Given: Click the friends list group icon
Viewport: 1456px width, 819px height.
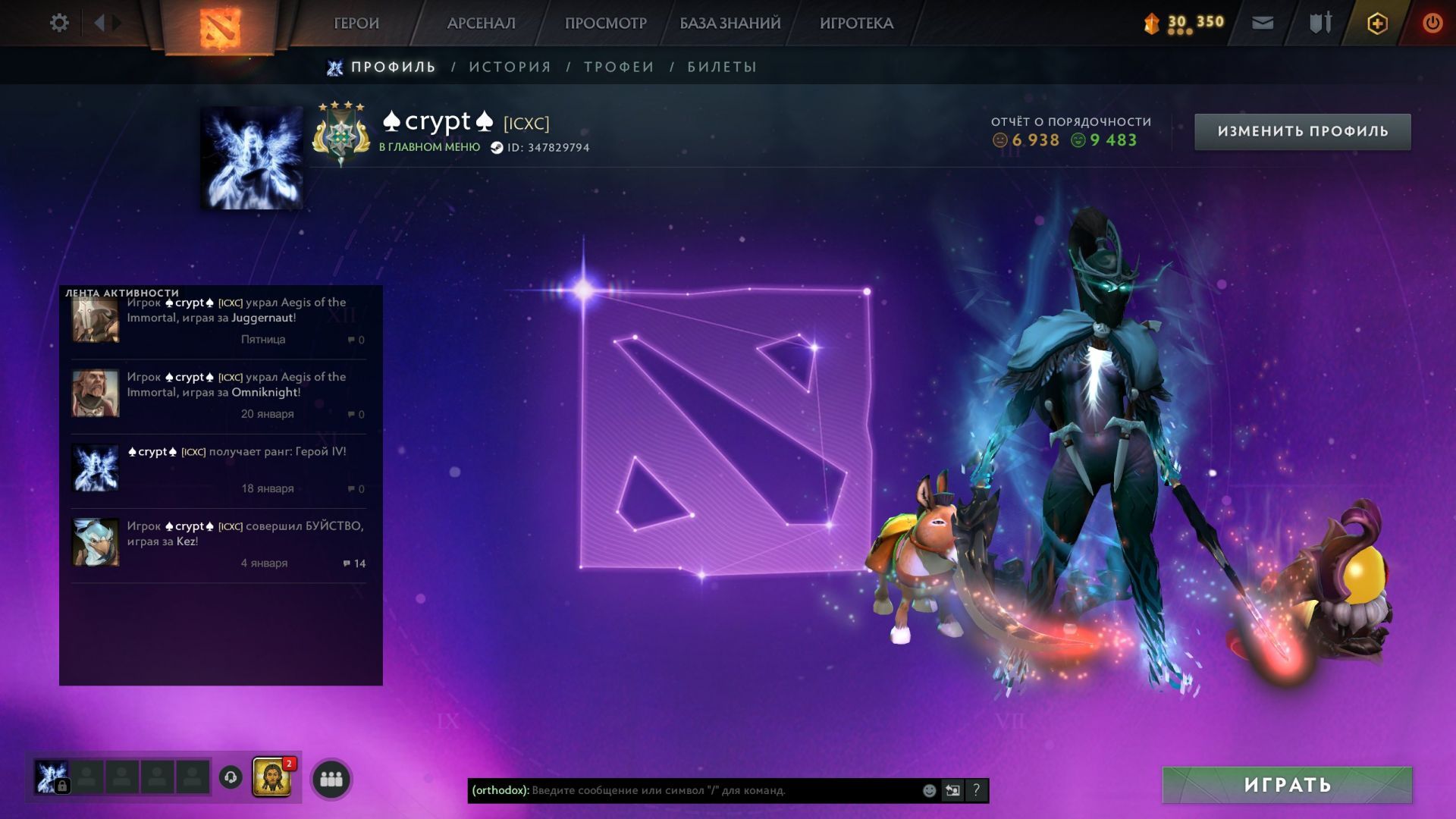Looking at the screenshot, I should coord(331,779).
